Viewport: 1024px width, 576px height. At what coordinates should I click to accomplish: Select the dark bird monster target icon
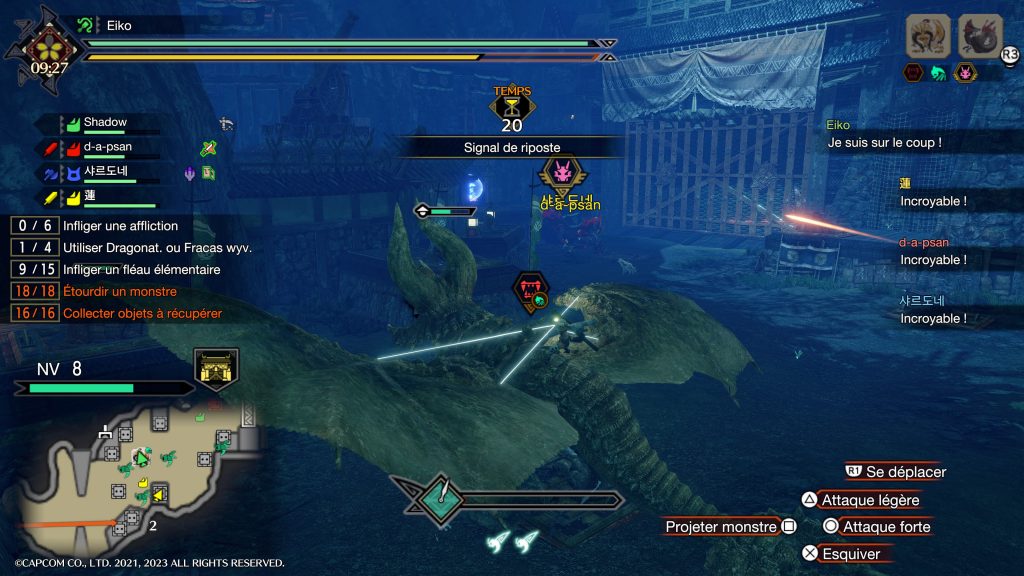click(x=980, y=36)
